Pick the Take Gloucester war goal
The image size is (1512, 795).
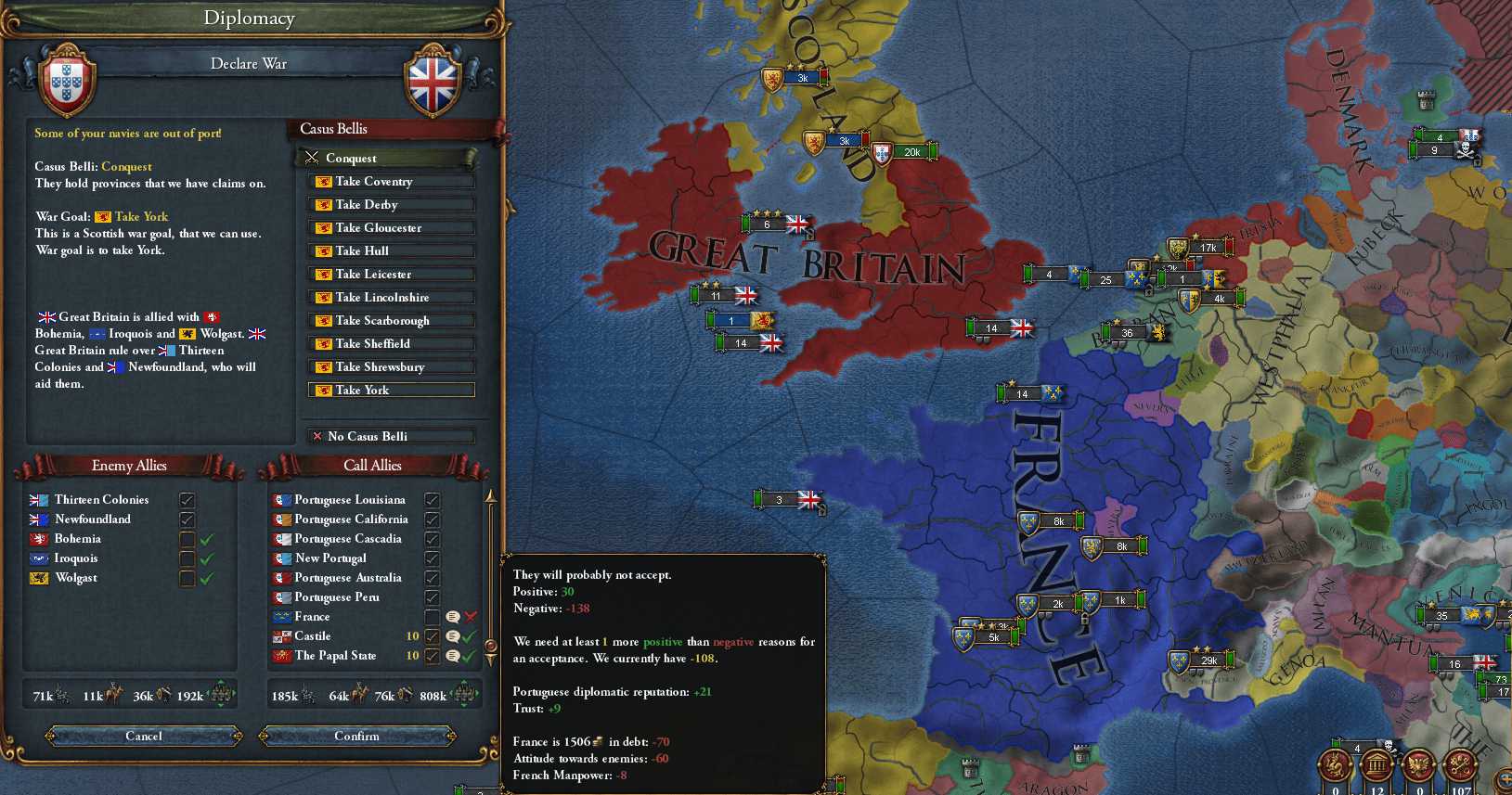(x=391, y=228)
